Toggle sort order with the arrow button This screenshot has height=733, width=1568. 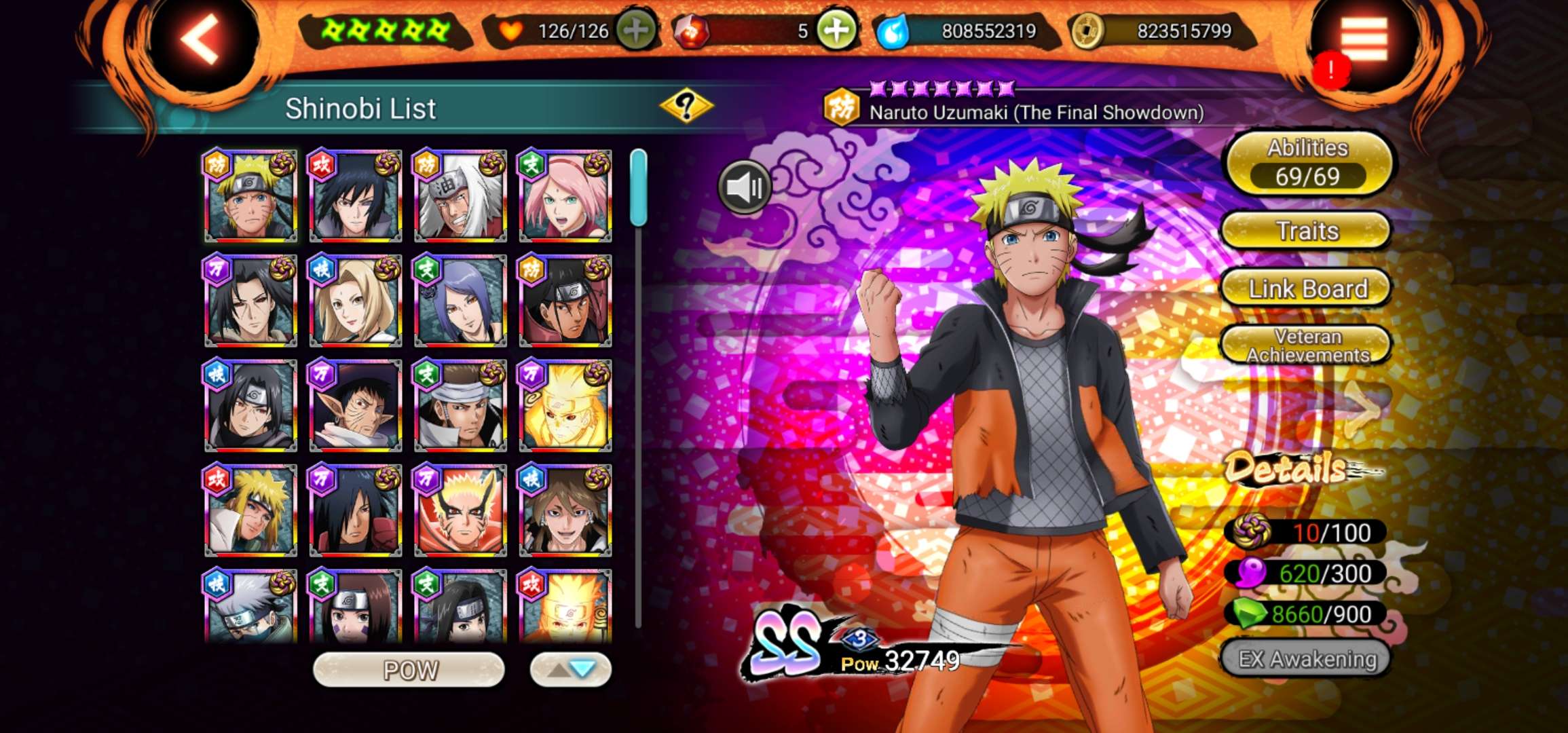[570, 670]
